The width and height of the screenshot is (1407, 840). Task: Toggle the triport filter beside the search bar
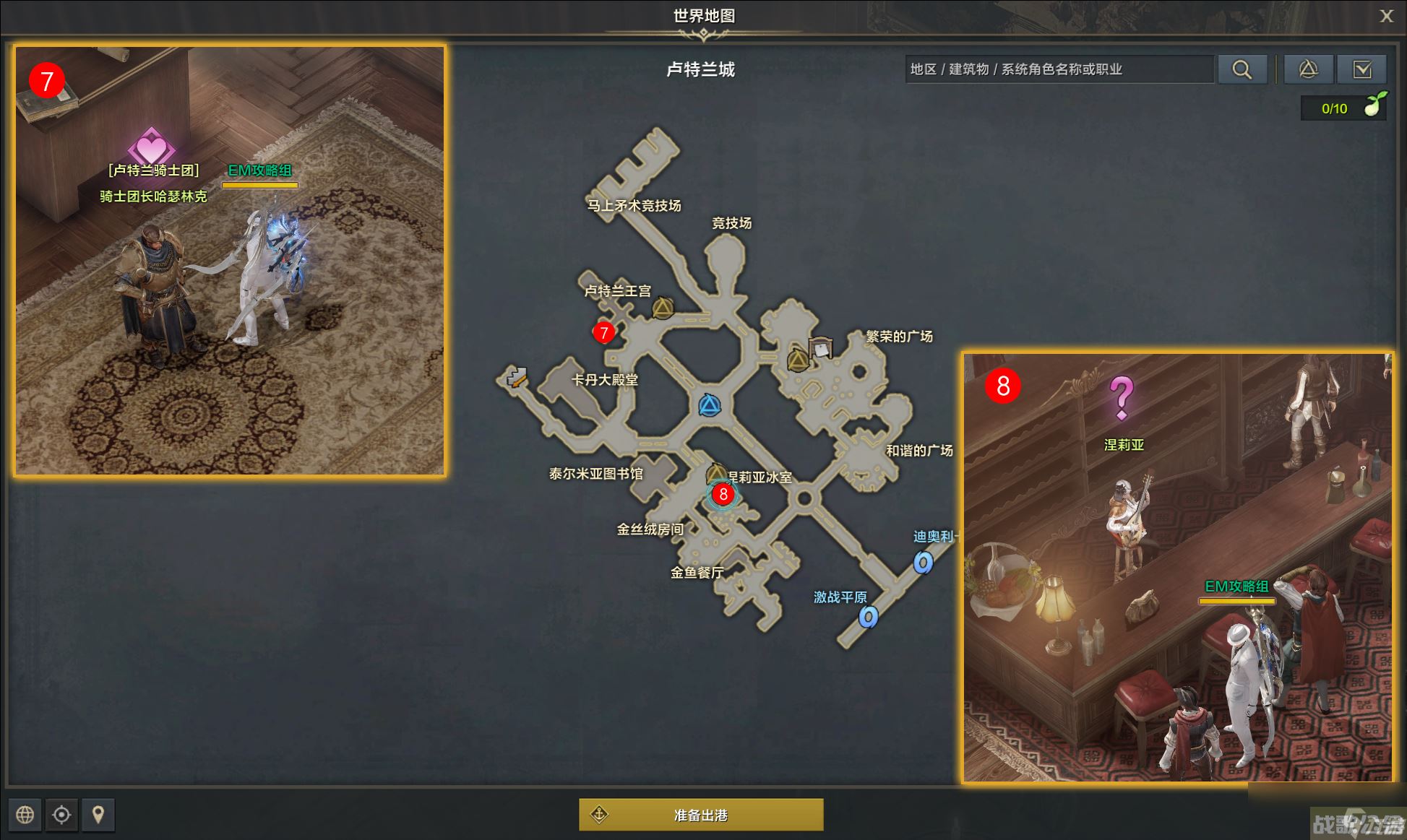click(x=1308, y=69)
